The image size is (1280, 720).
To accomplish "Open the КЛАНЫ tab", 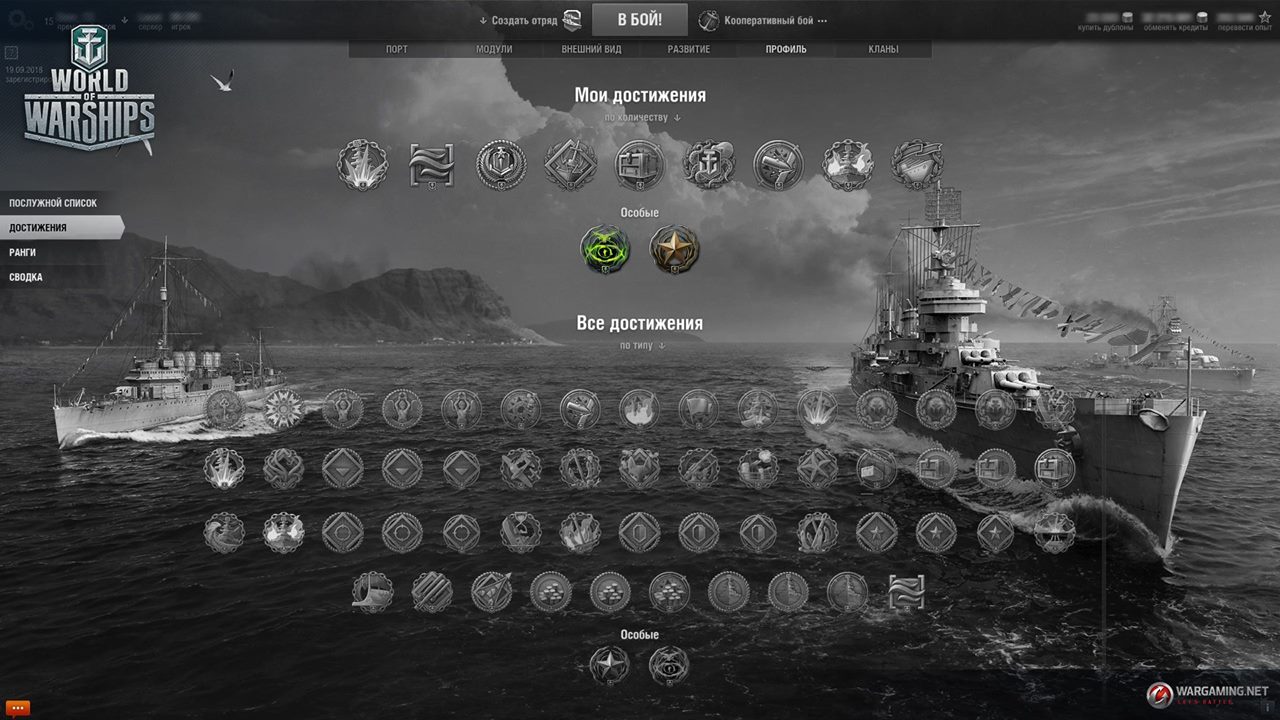I will [x=883, y=49].
